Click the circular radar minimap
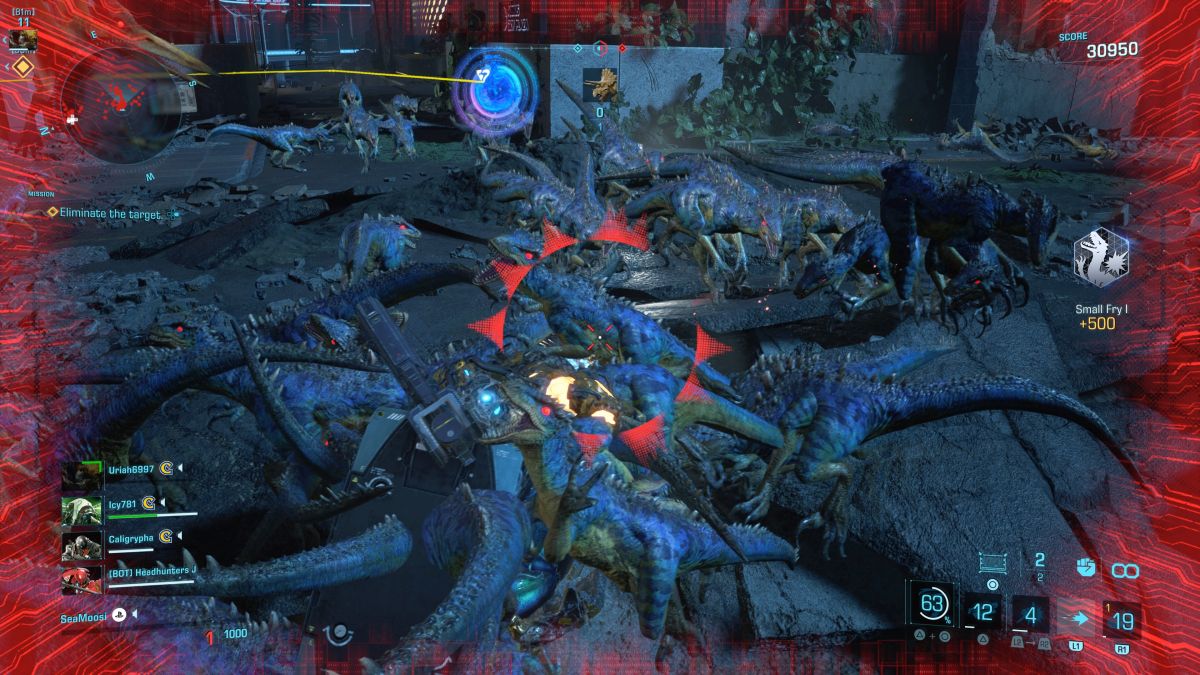 coord(122,106)
